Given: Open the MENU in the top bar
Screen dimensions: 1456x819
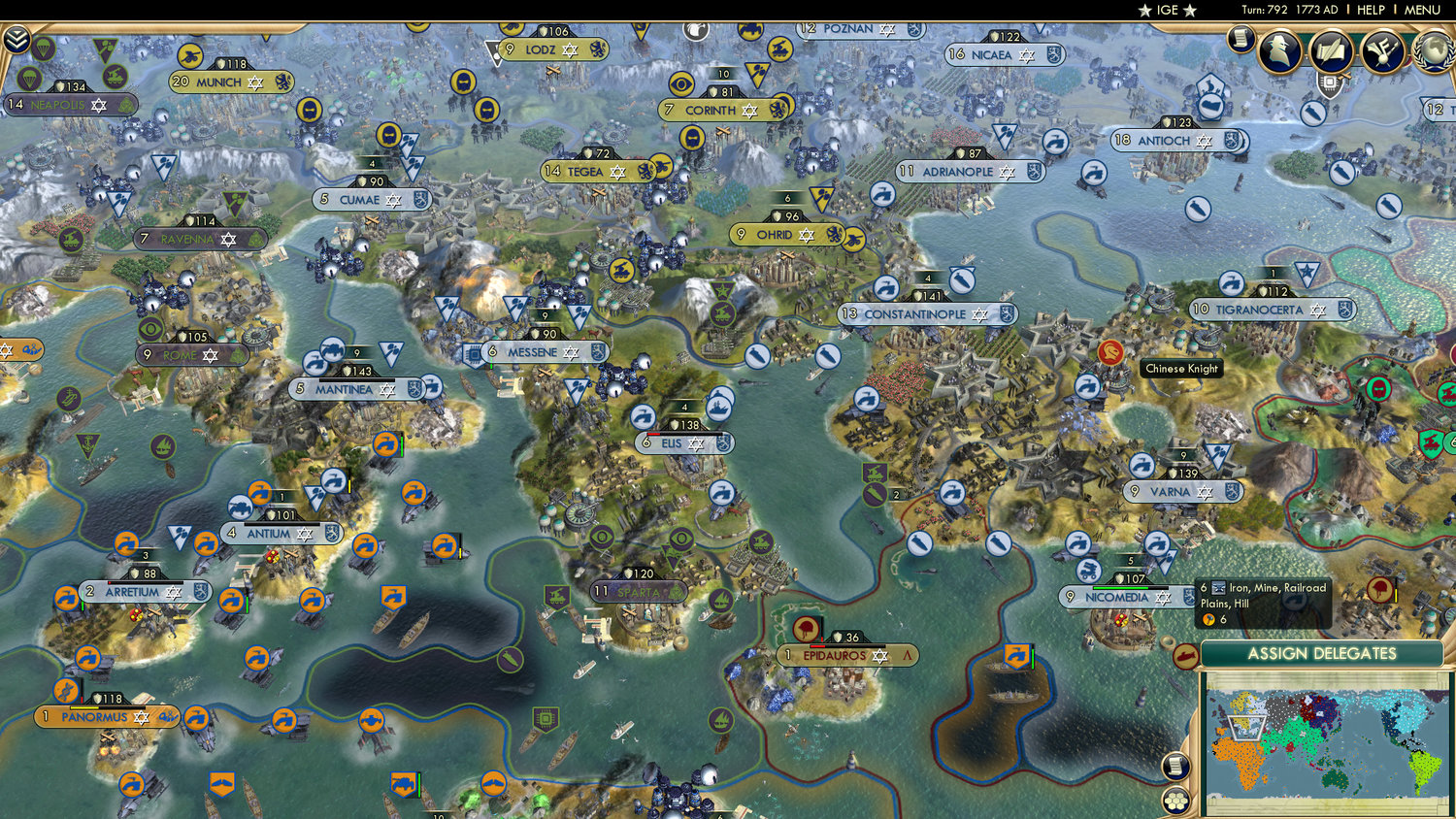Looking at the screenshot, I should pyautogui.click(x=1421, y=10).
